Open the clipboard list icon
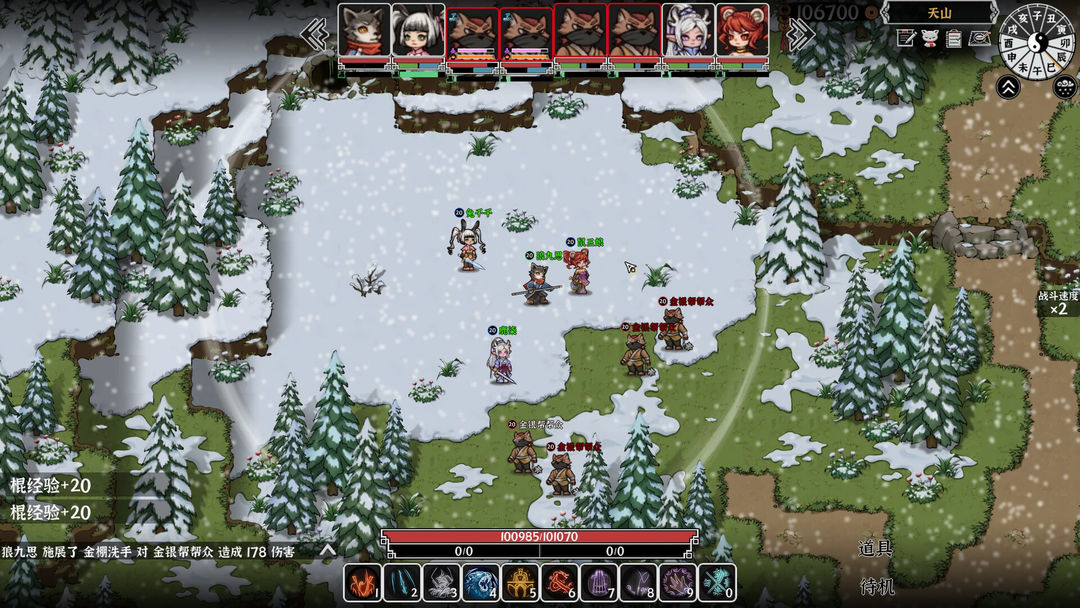 coord(954,39)
